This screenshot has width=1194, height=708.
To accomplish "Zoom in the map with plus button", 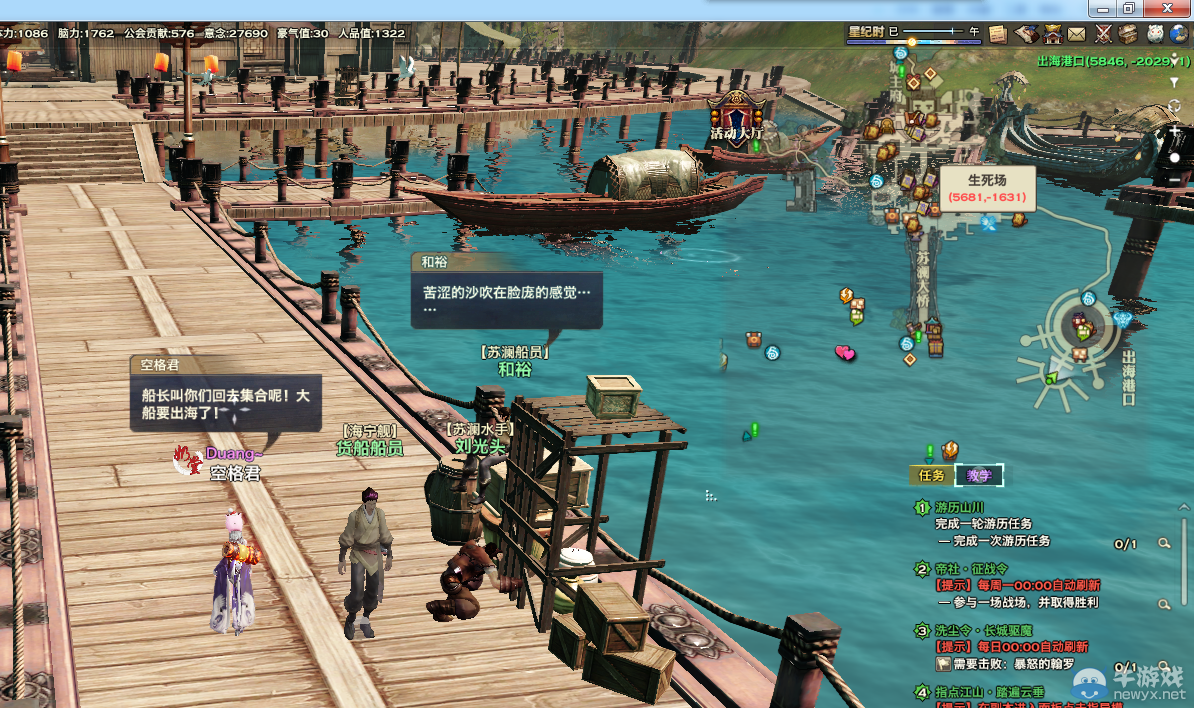I will coord(1175,132).
